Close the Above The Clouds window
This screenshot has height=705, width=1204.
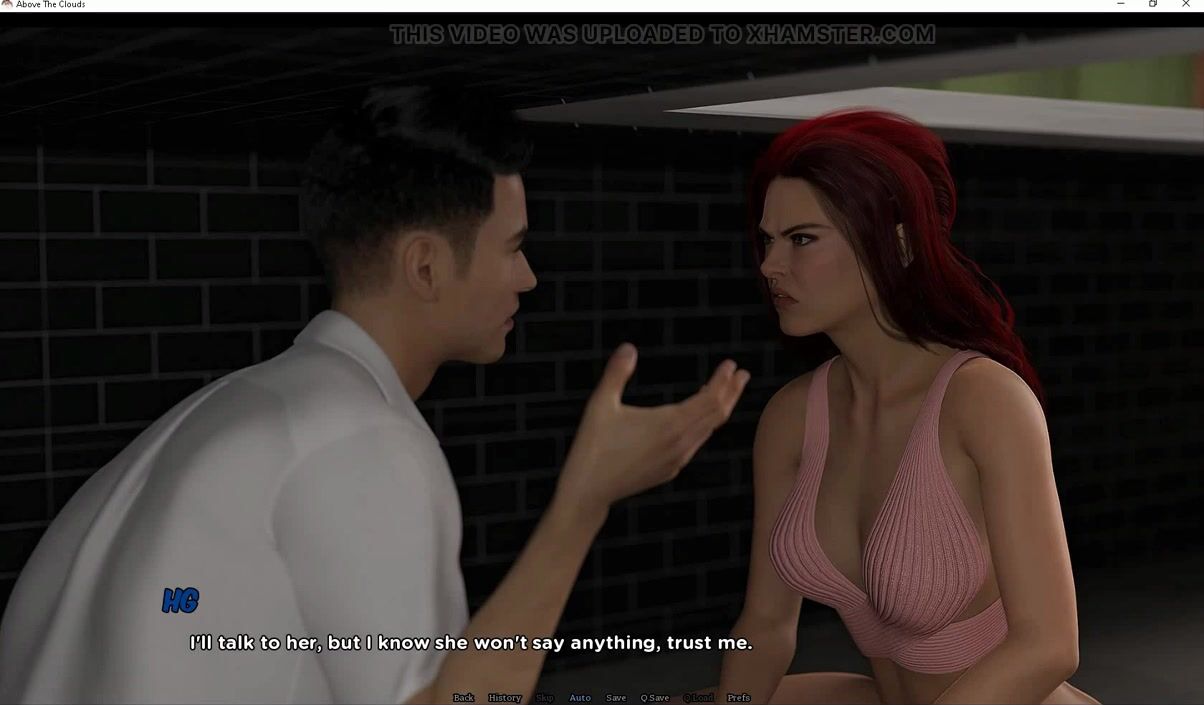(x=1187, y=5)
